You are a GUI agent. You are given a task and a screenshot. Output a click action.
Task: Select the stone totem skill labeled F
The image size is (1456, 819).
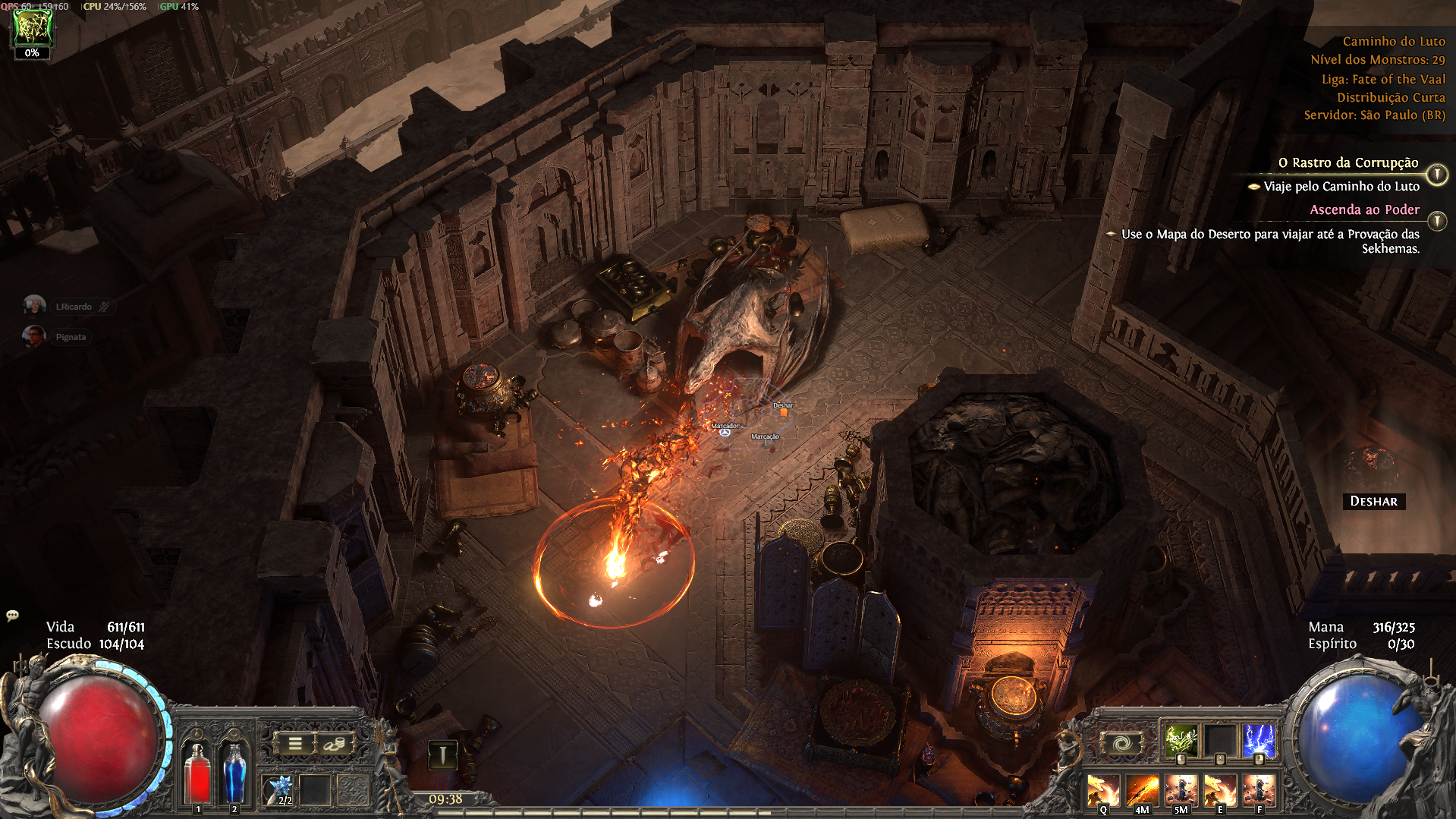click(x=1259, y=790)
